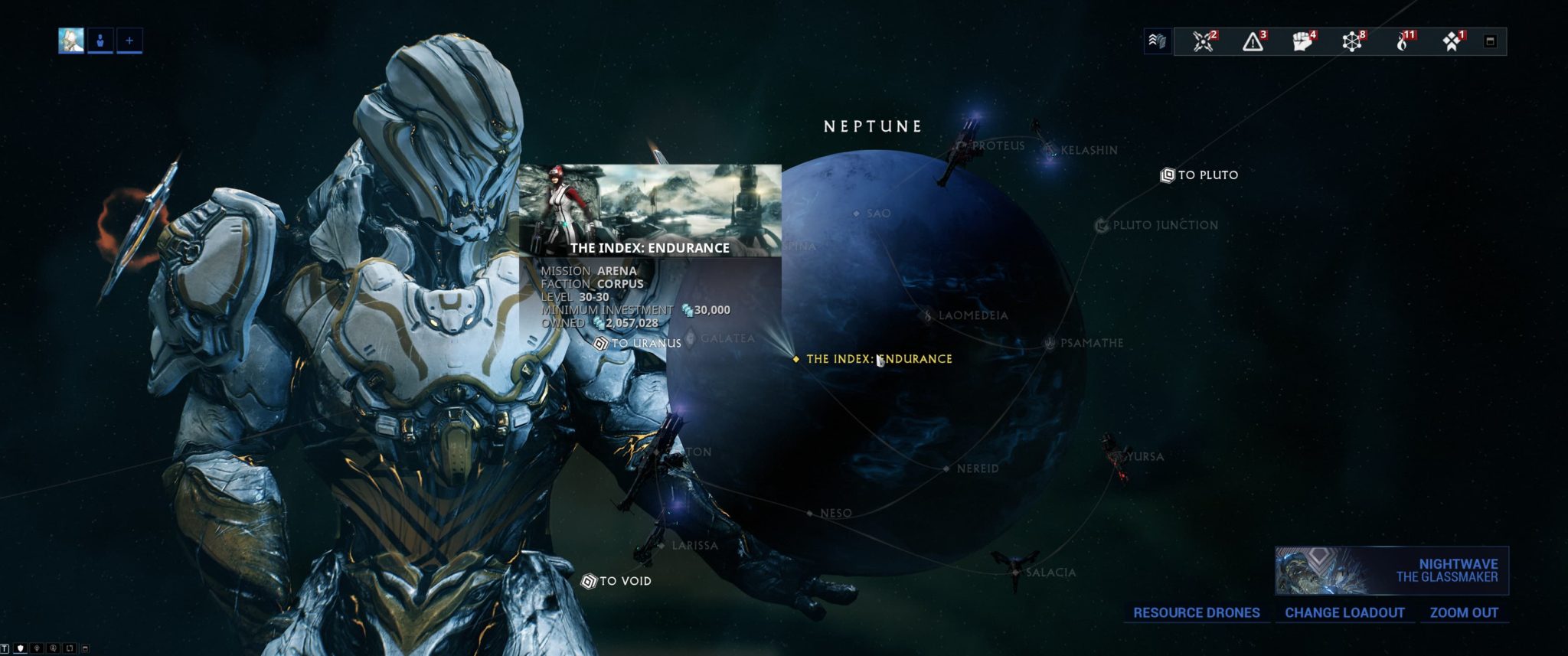Image resolution: width=1568 pixels, height=656 pixels.
Task: Invite a squad member with the plus slot
Action: [x=129, y=41]
